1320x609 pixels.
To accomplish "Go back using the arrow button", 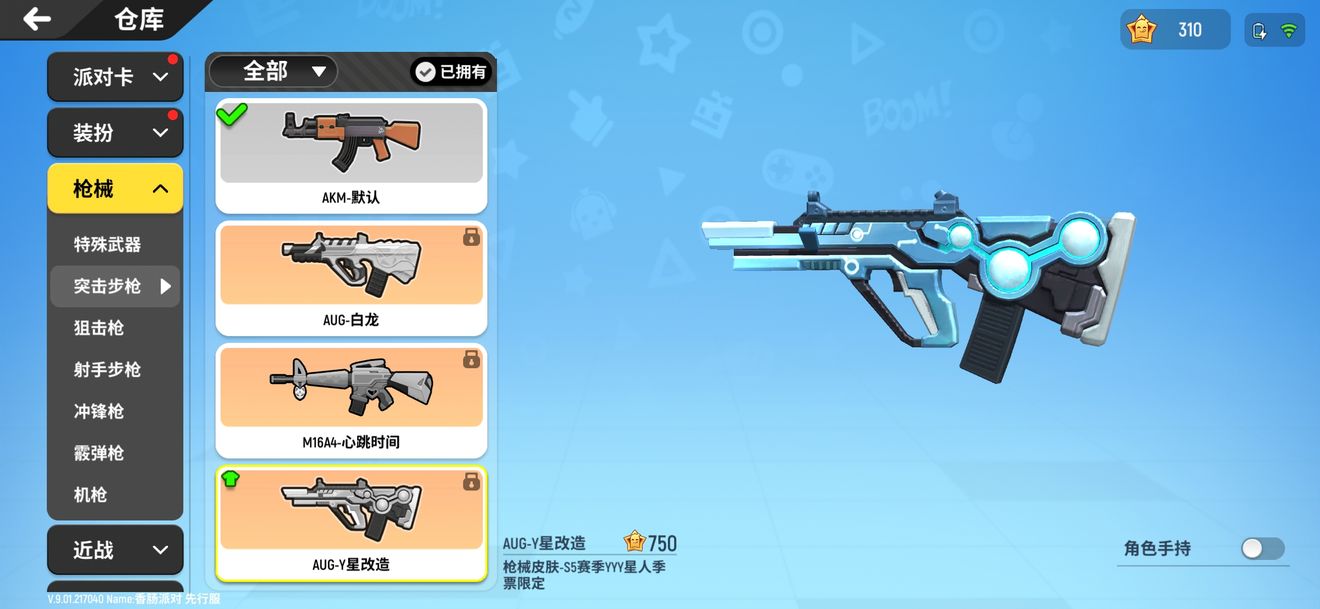I will click(x=37, y=19).
